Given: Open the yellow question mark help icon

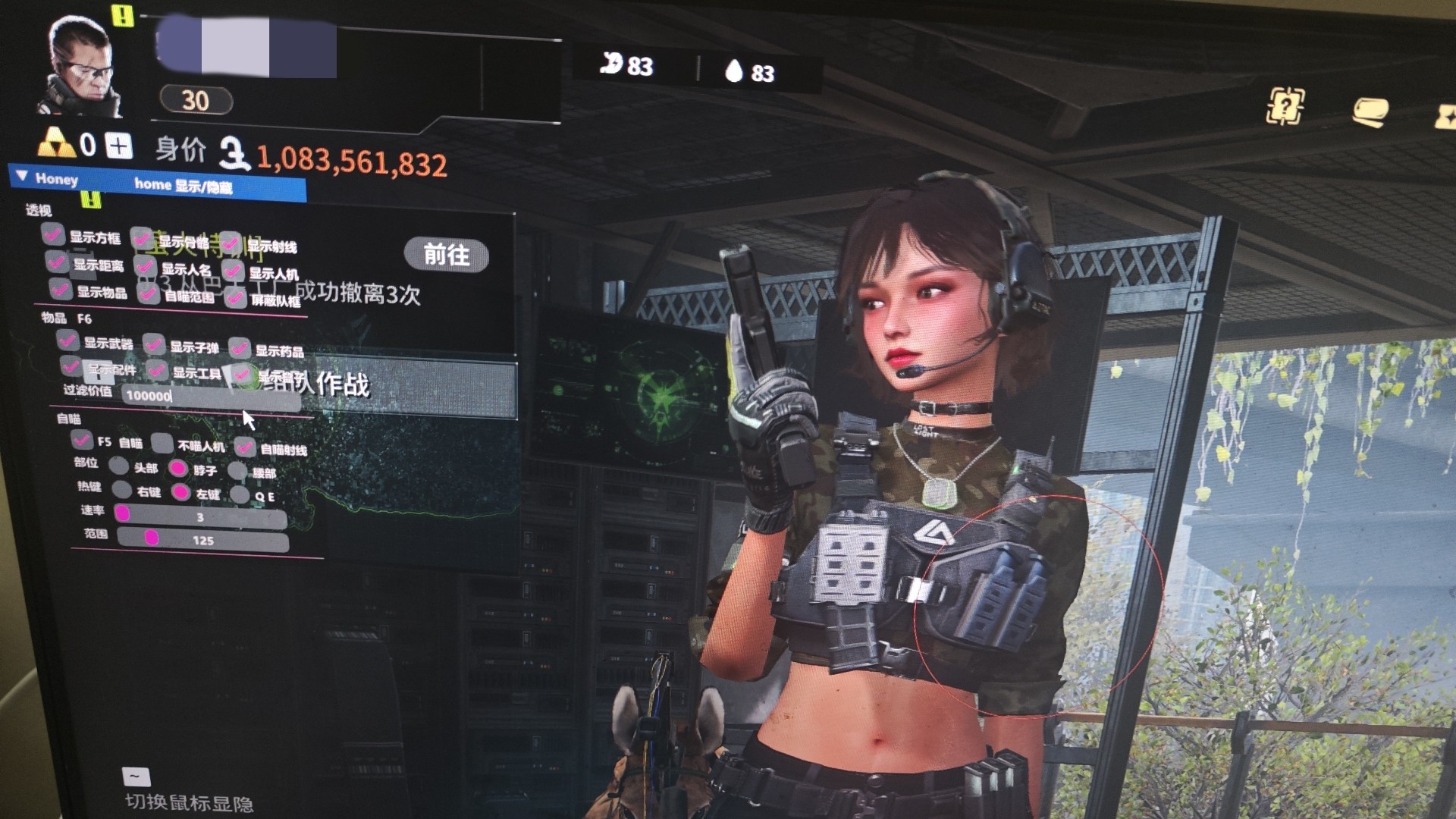Looking at the screenshot, I should [x=1285, y=107].
